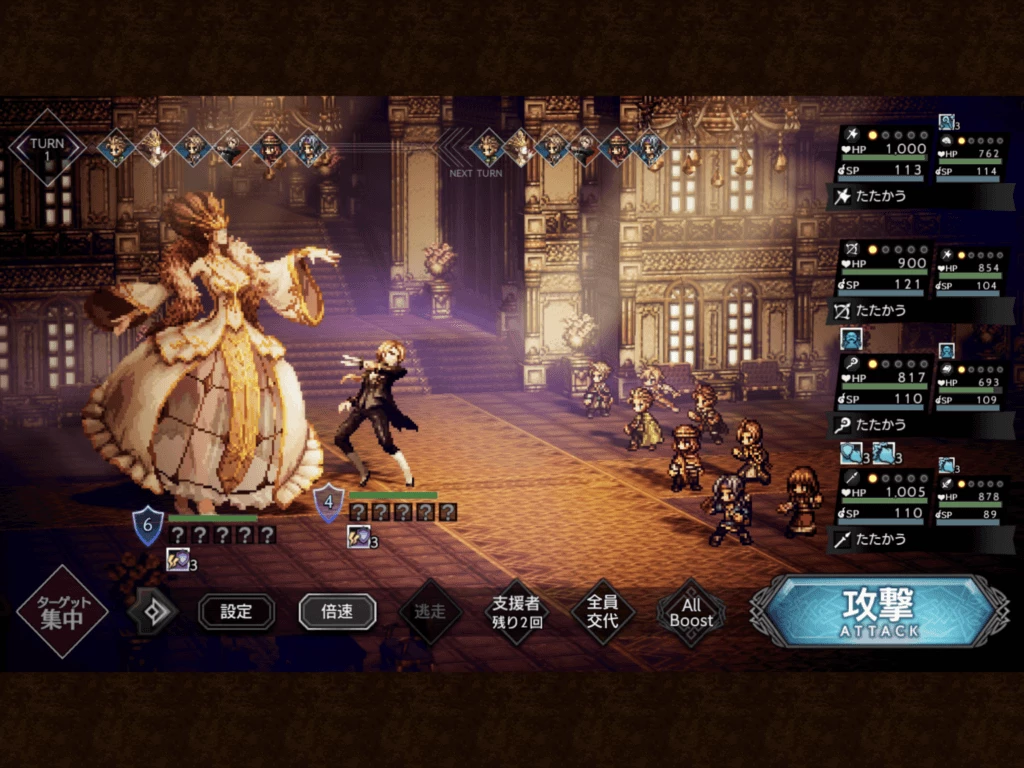The image size is (1024, 768).
Task: Choose 全員交代 to swap all members
Action: coord(603,611)
